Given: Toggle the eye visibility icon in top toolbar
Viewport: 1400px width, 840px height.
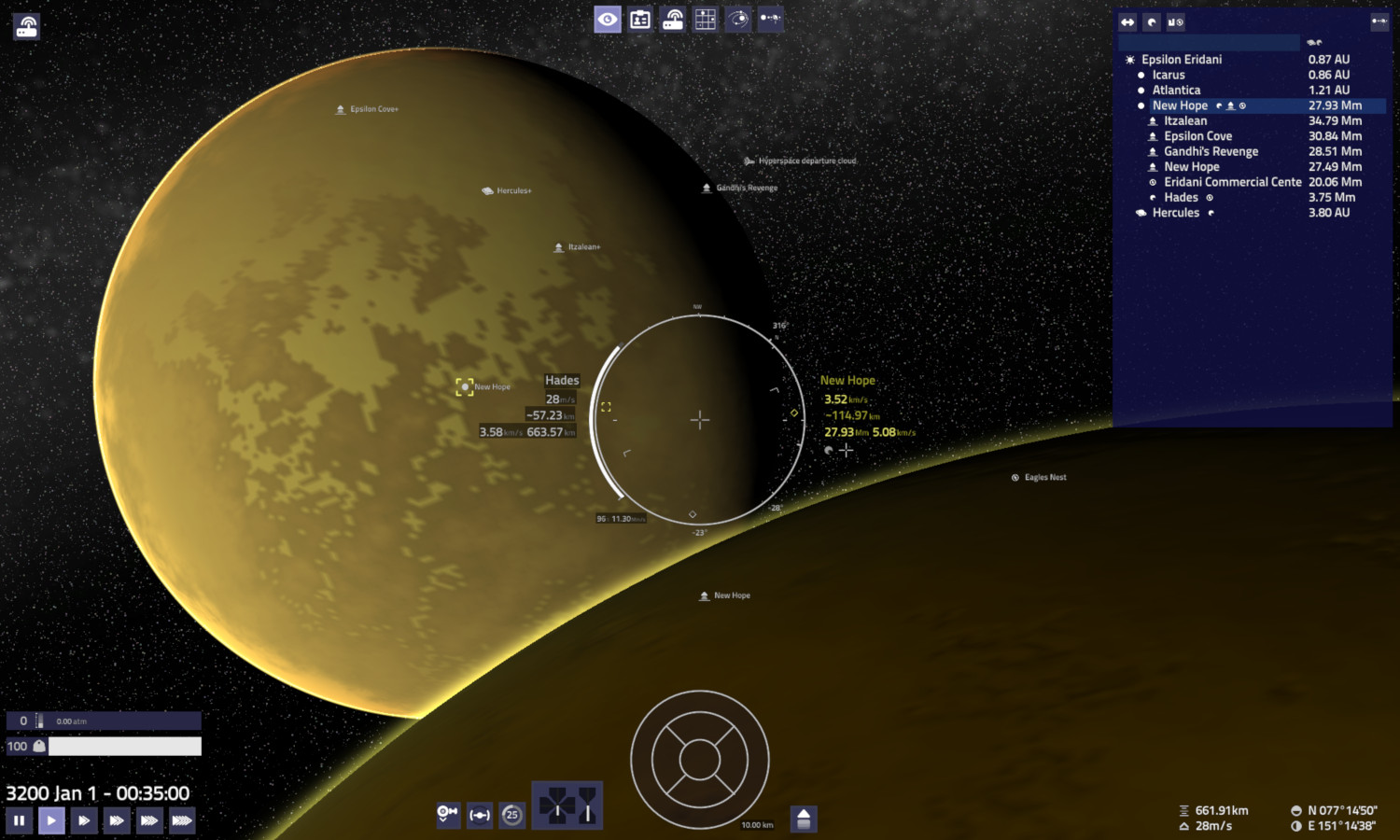Looking at the screenshot, I should pos(608,19).
